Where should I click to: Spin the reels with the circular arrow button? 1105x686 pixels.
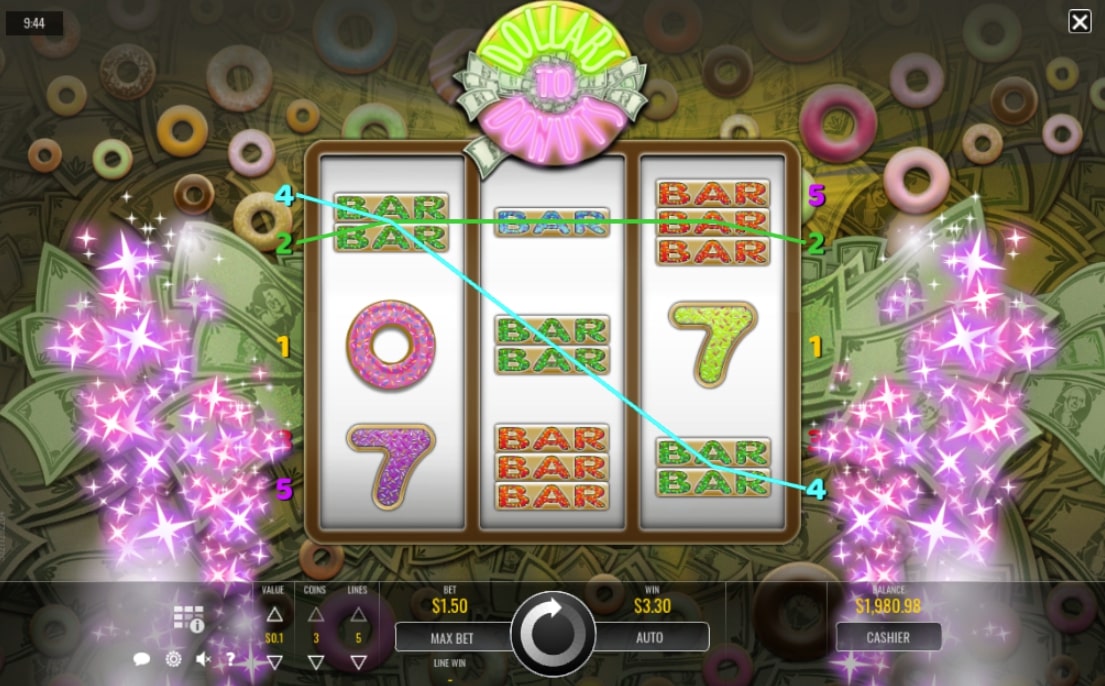pyautogui.click(x=553, y=635)
